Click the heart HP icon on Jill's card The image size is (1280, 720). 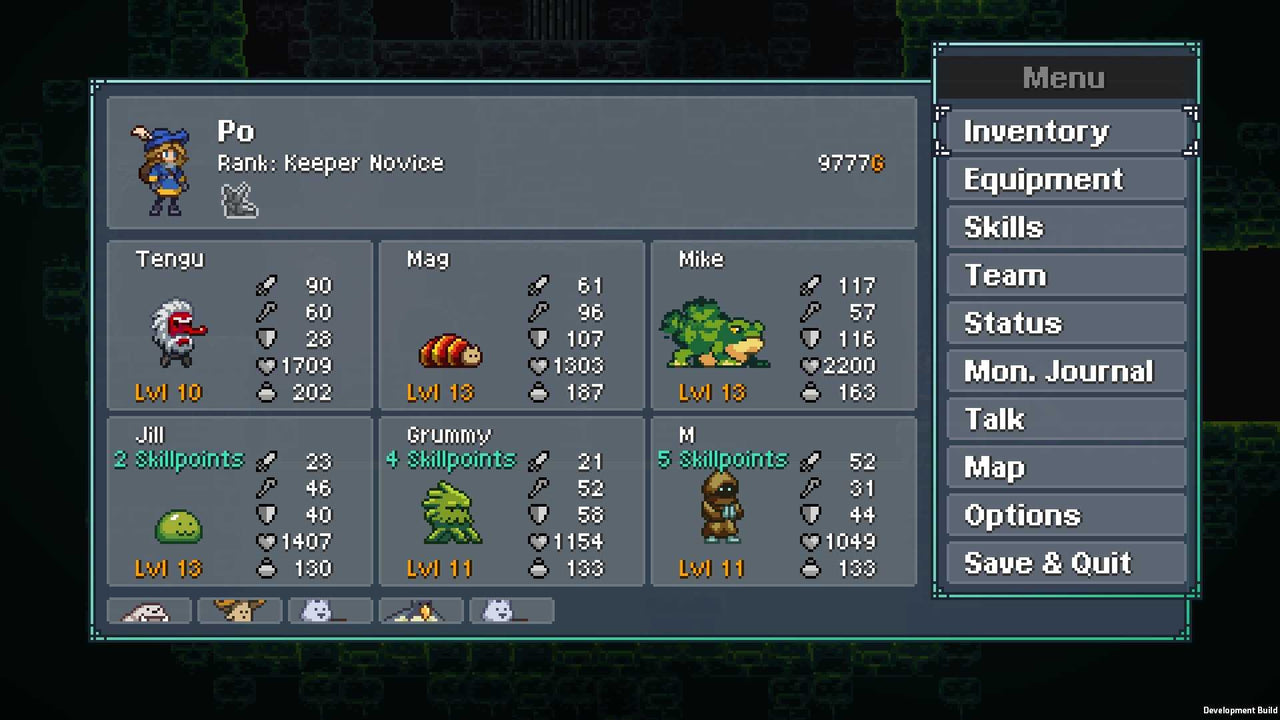pyautogui.click(x=266, y=541)
